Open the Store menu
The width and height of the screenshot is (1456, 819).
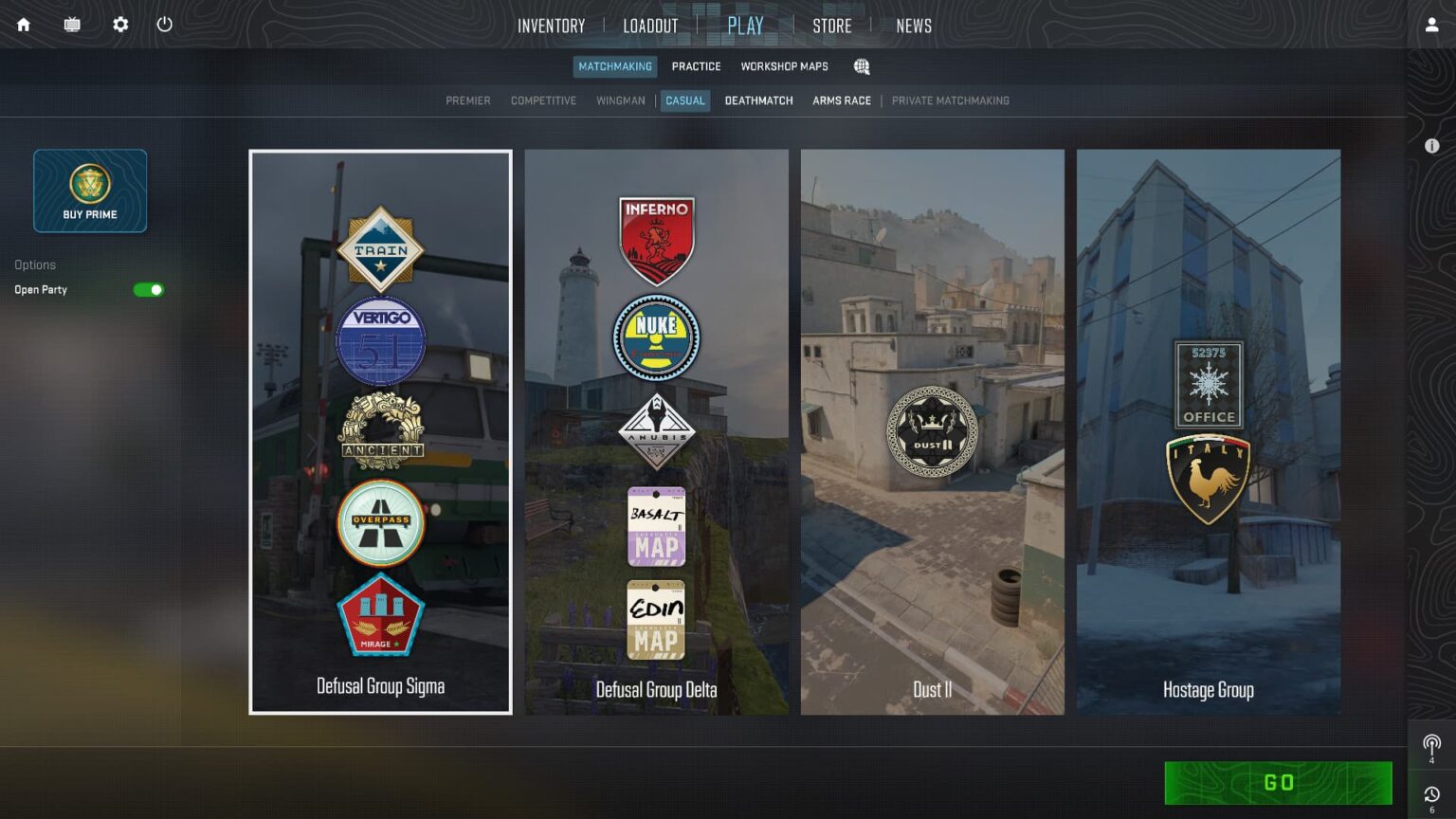831,26
